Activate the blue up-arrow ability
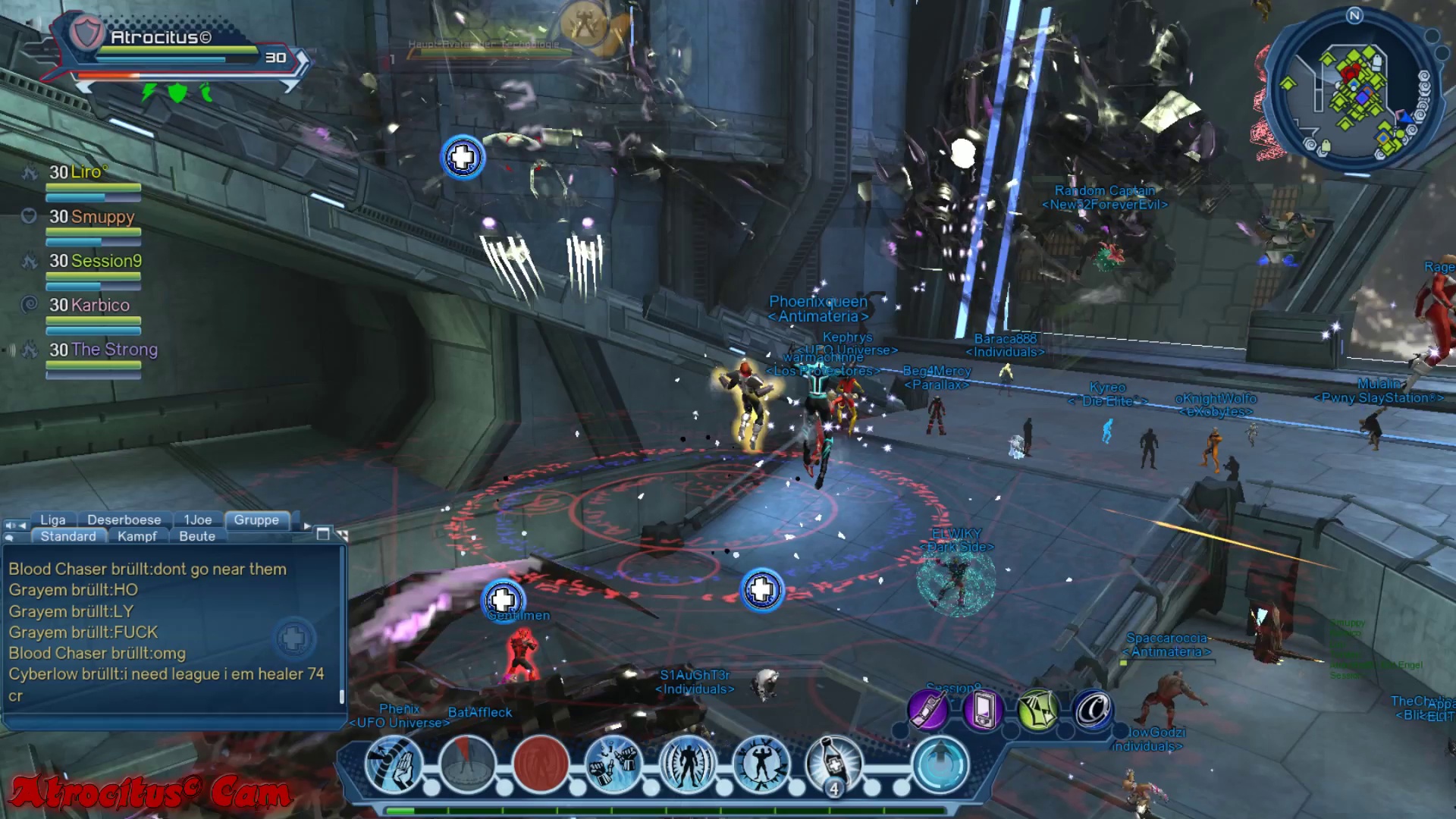Screen dimensions: 1456x819 (x=940, y=764)
